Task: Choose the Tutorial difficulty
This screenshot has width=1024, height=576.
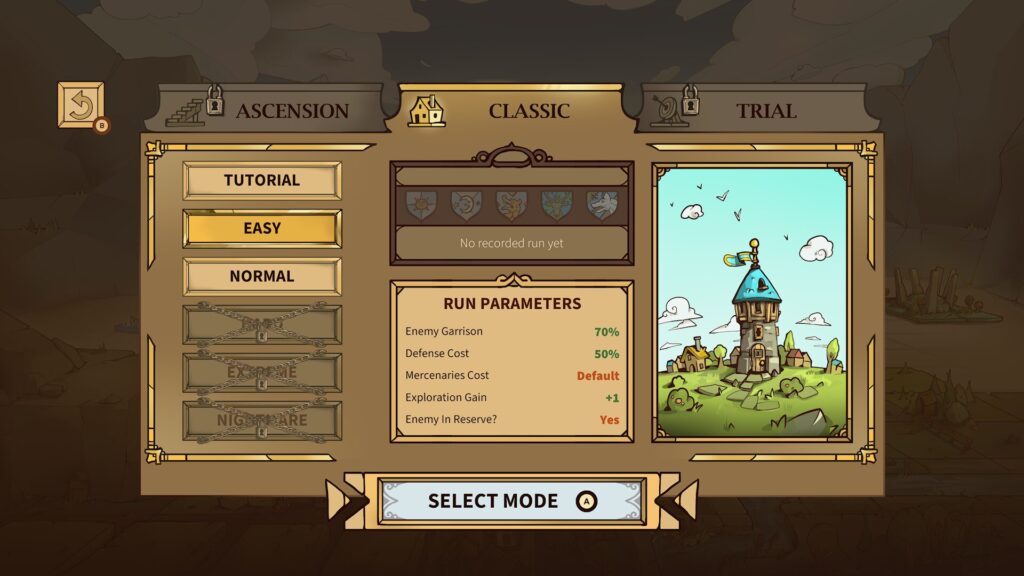Action: (262, 181)
